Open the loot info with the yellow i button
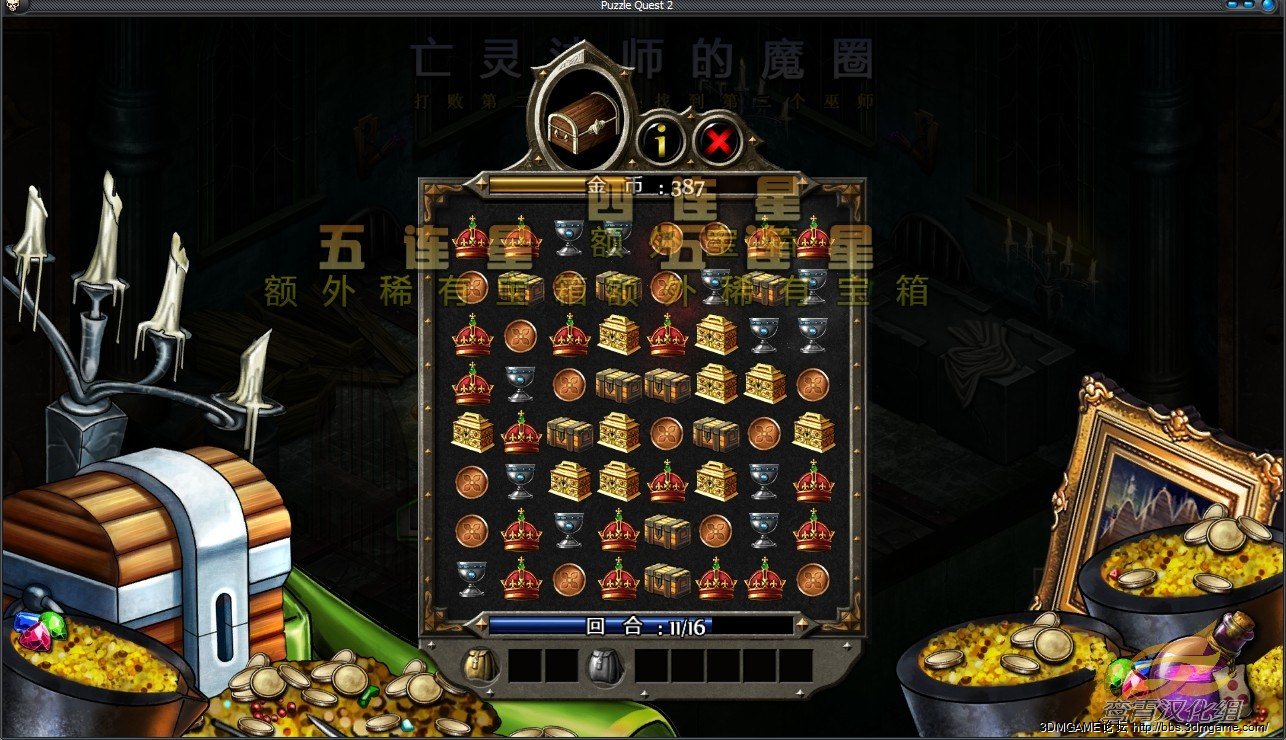Image resolution: width=1286 pixels, height=740 pixels. pos(660,140)
